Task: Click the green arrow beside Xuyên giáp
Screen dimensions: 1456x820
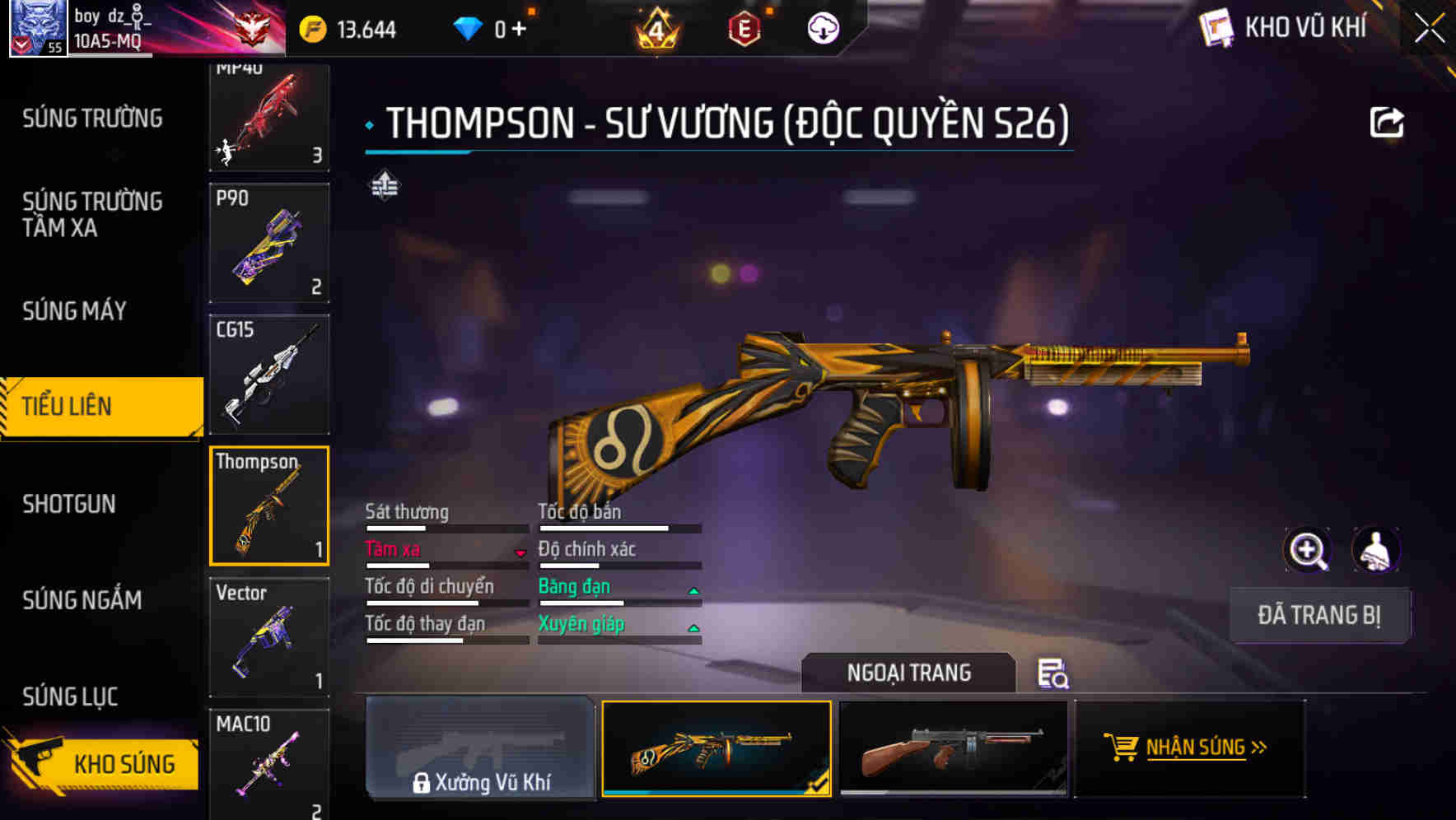Action: (696, 627)
